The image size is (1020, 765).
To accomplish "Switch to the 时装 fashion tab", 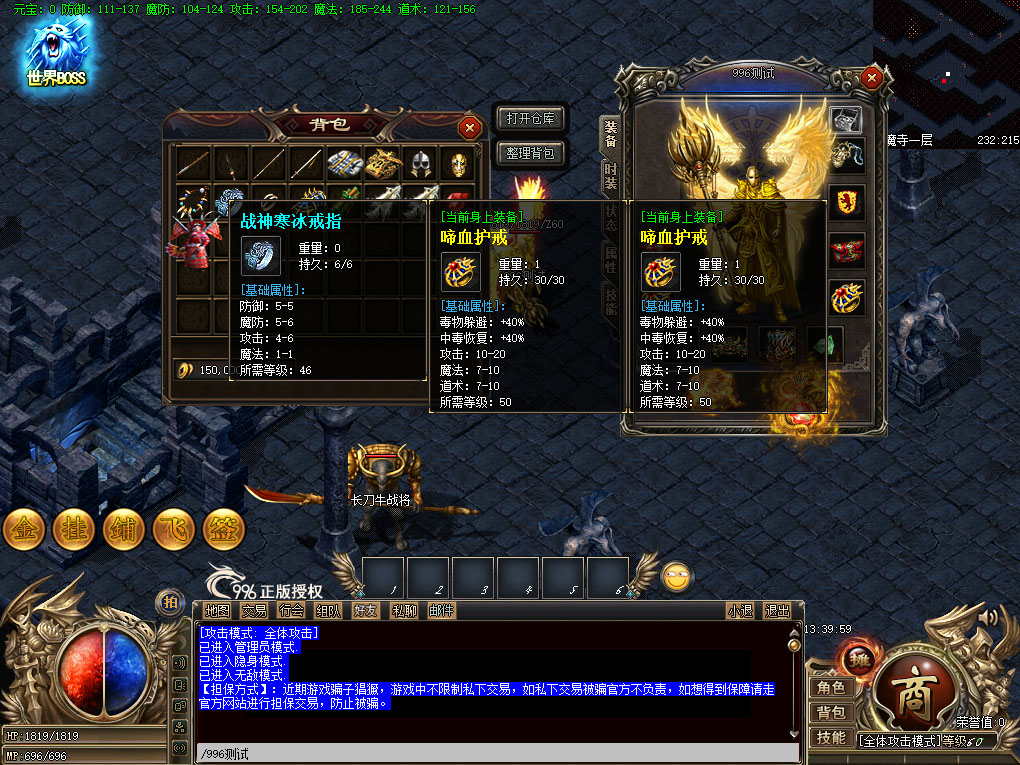I will 609,176.
